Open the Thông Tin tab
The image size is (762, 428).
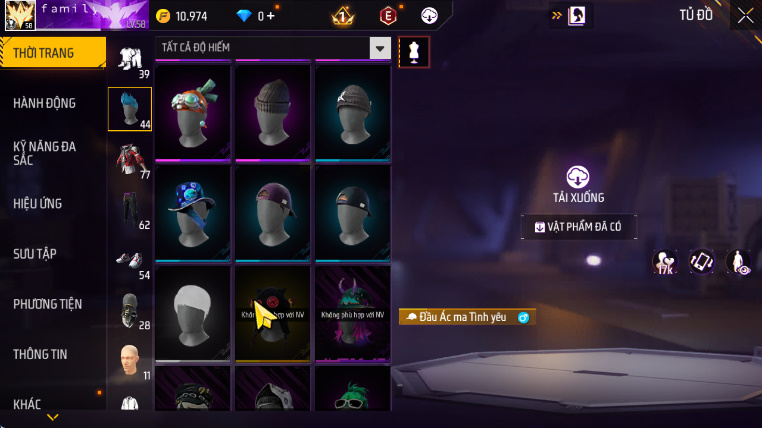[x=41, y=354]
